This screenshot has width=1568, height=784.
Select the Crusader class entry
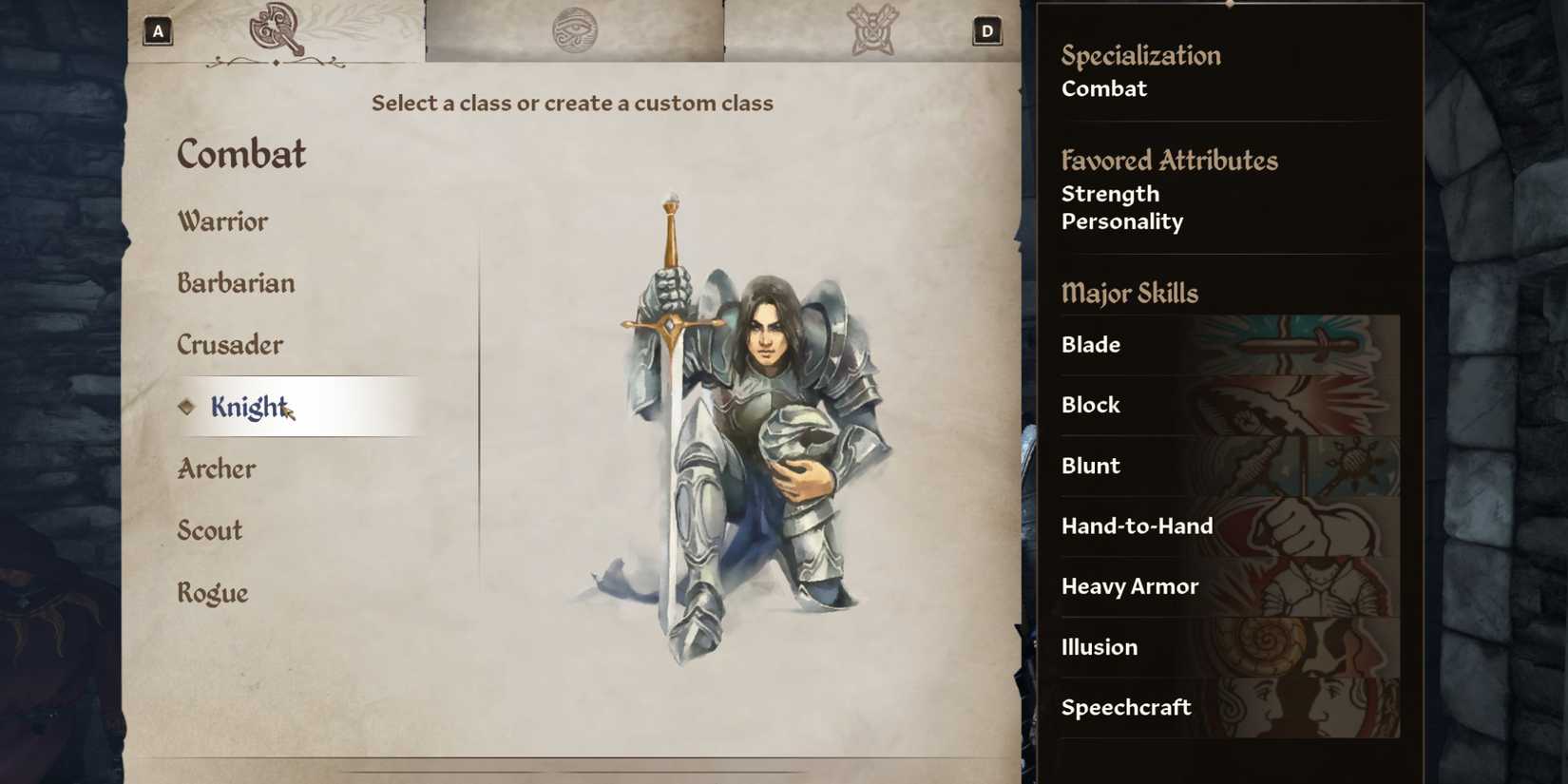click(x=229, y=345)
